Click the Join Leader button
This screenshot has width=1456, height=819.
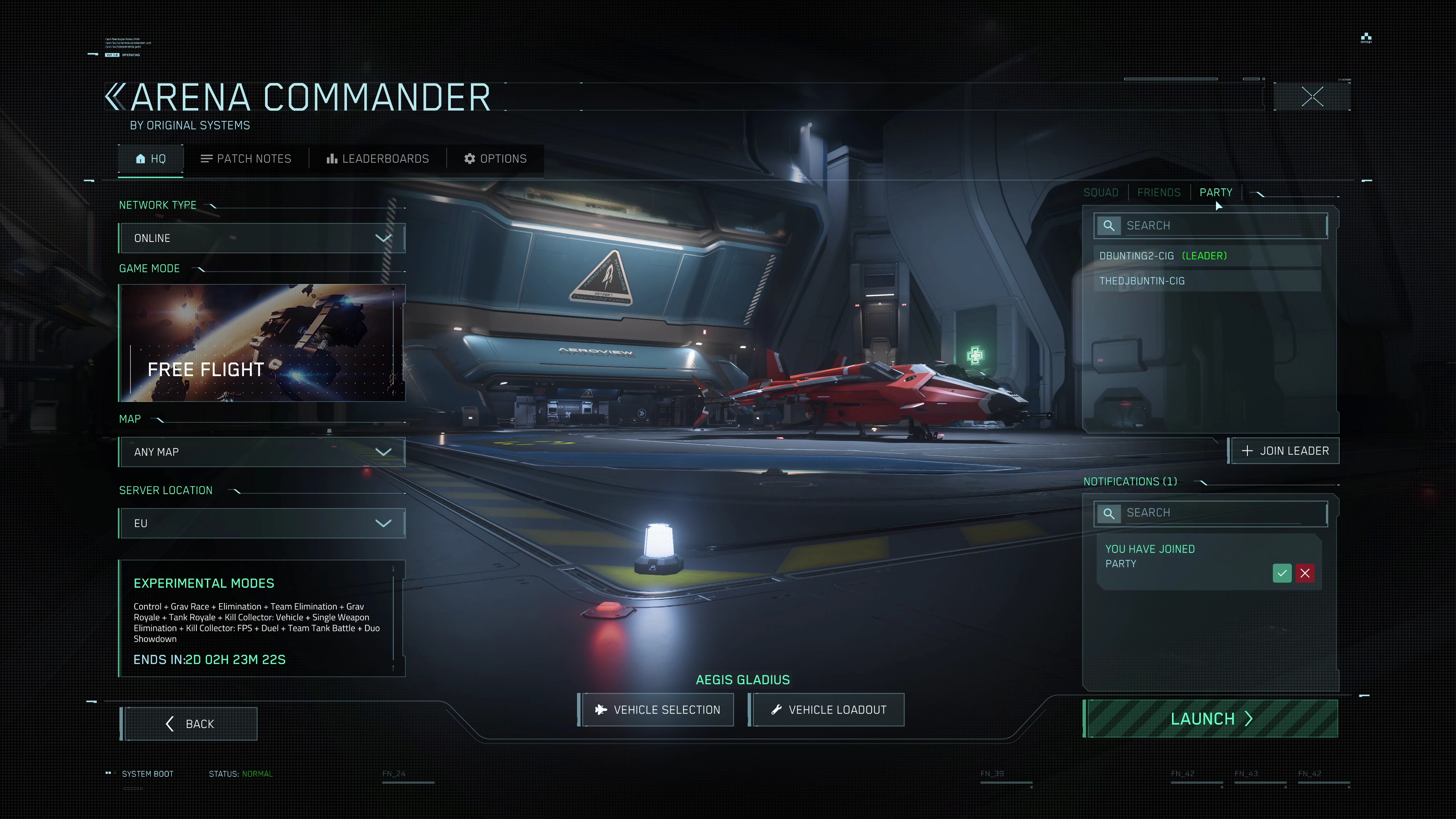(1285, 451)
